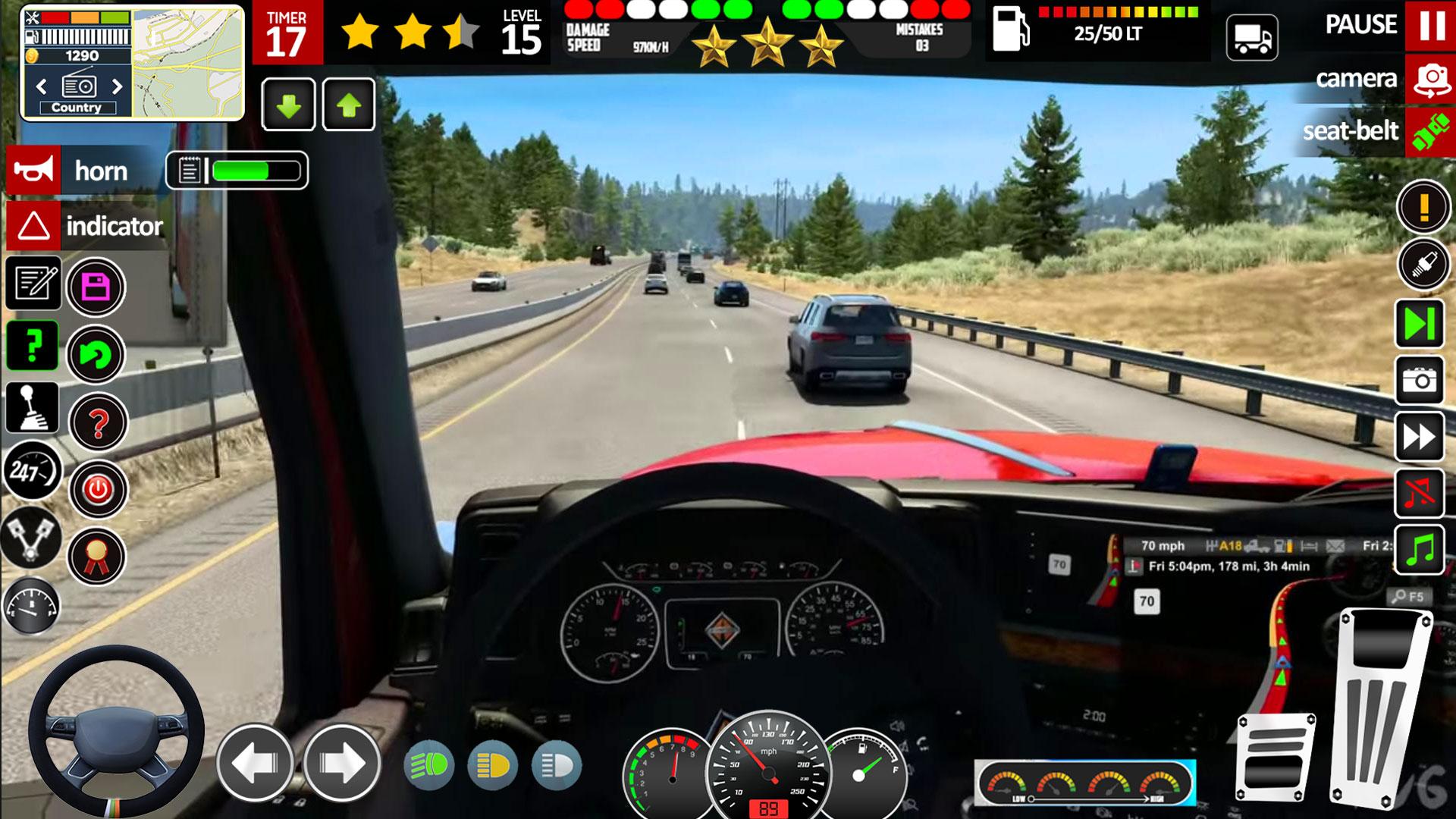
Task: Mute the music with the crossed-note icon
Action: tap(1420, 494)
